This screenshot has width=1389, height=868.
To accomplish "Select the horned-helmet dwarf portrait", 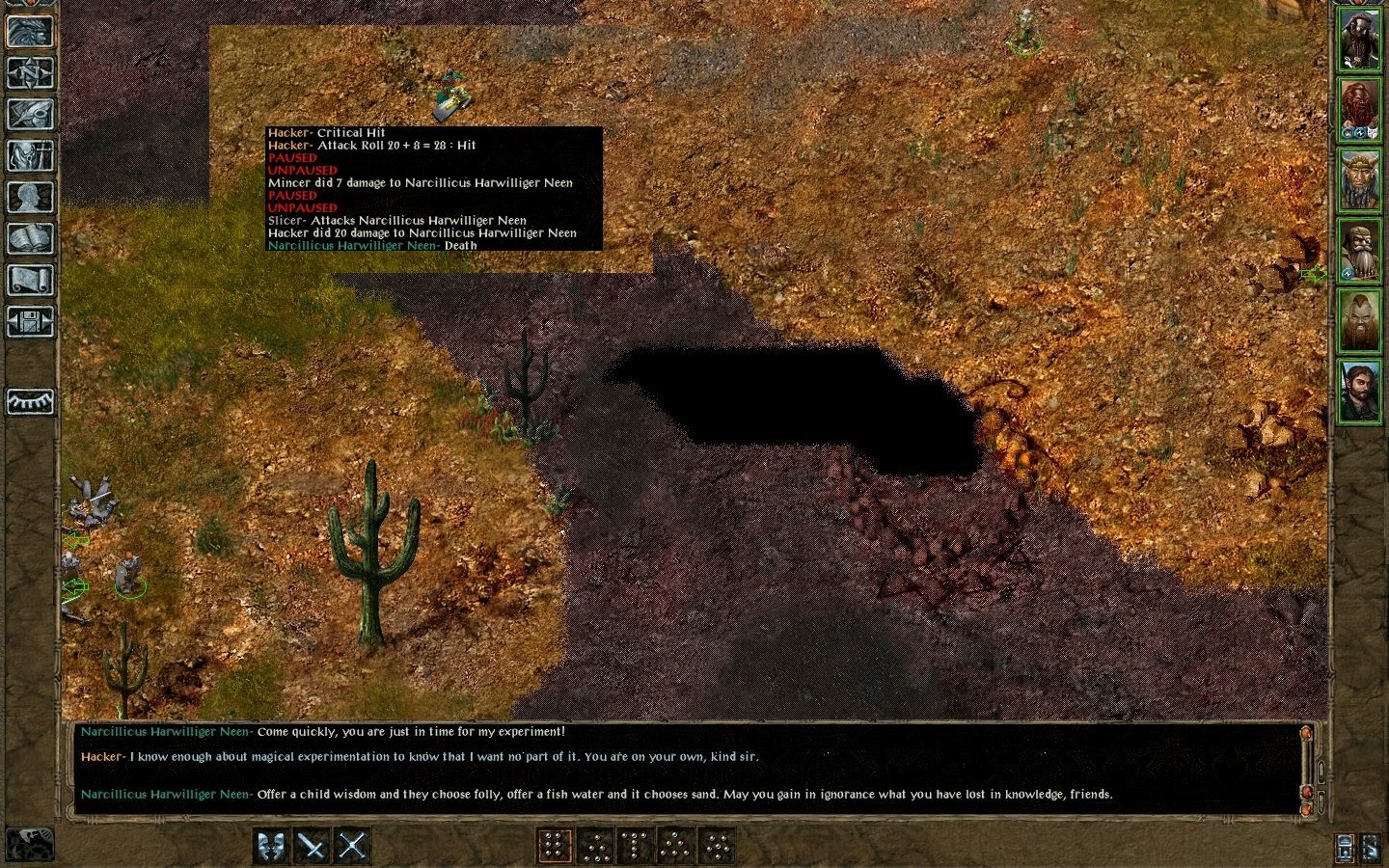I will point(1359,180).
